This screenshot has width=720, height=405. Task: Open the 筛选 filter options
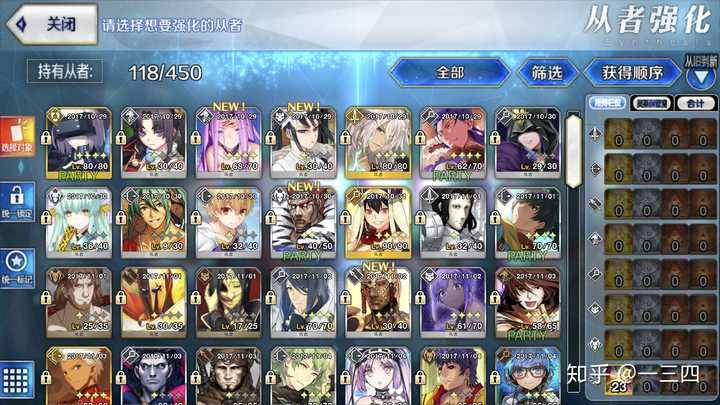[x=546, y=72]
